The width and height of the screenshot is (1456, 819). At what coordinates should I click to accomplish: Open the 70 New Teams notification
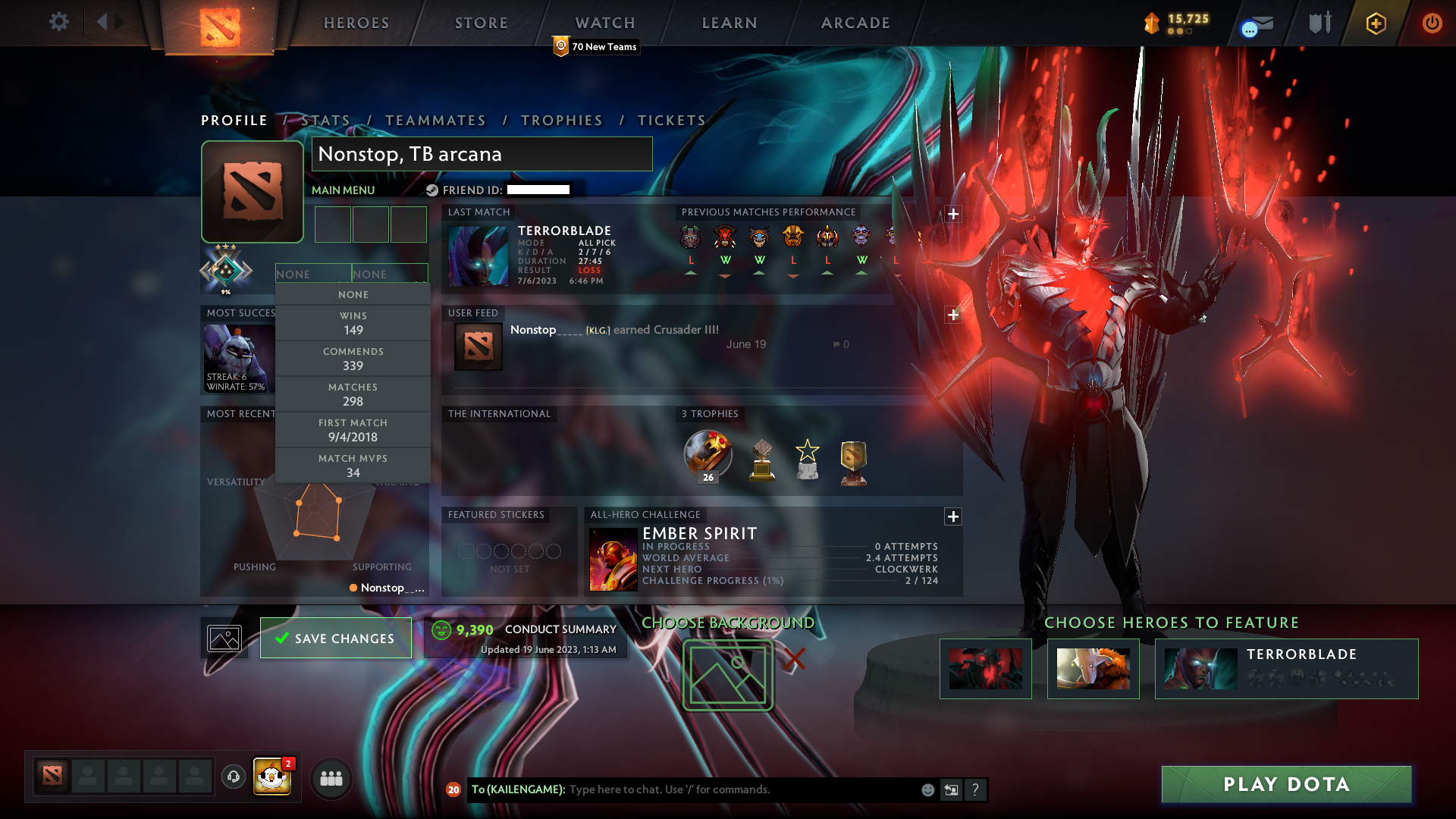pyautogui.click(x=597, y=46)
